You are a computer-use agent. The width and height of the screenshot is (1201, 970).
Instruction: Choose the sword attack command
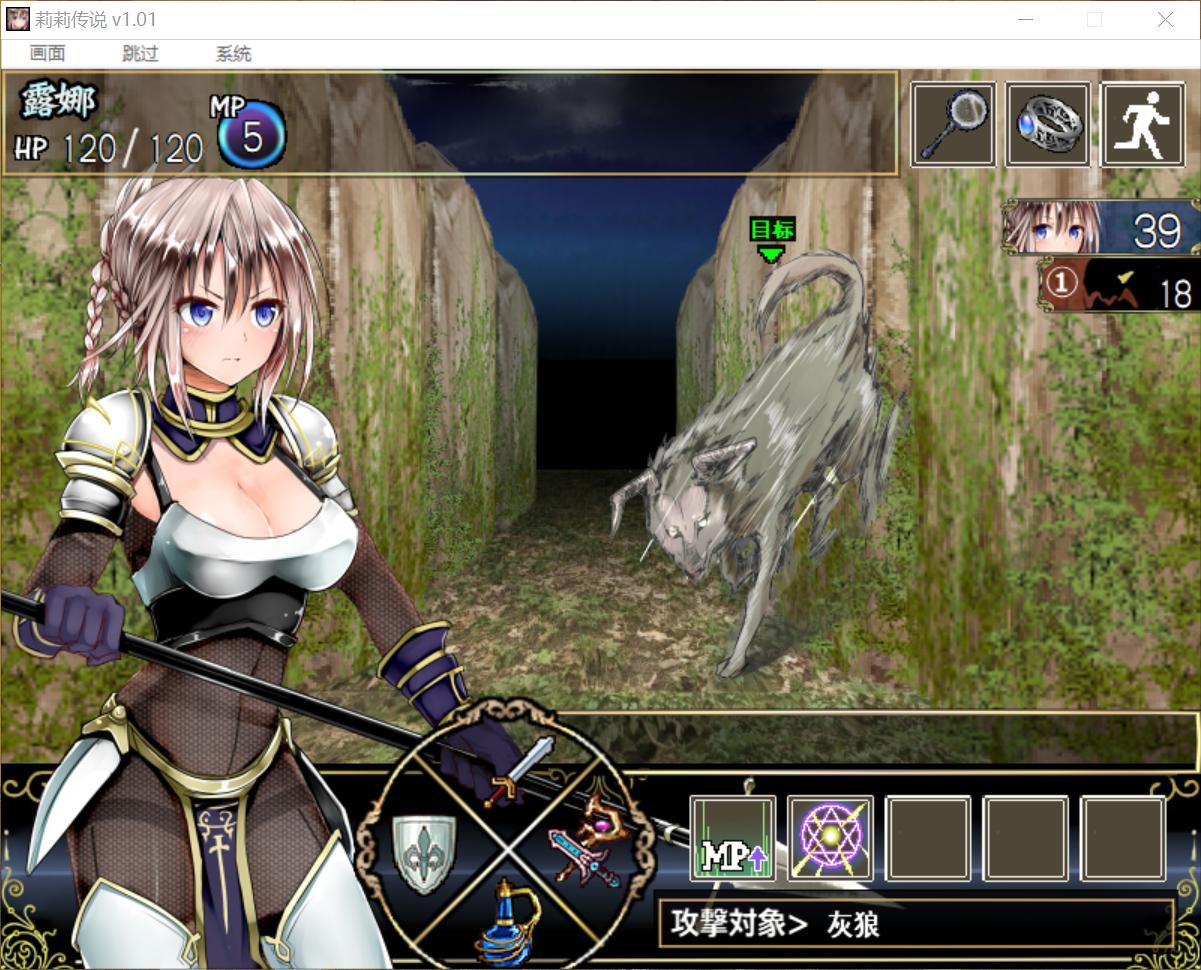tap(518, 770)
